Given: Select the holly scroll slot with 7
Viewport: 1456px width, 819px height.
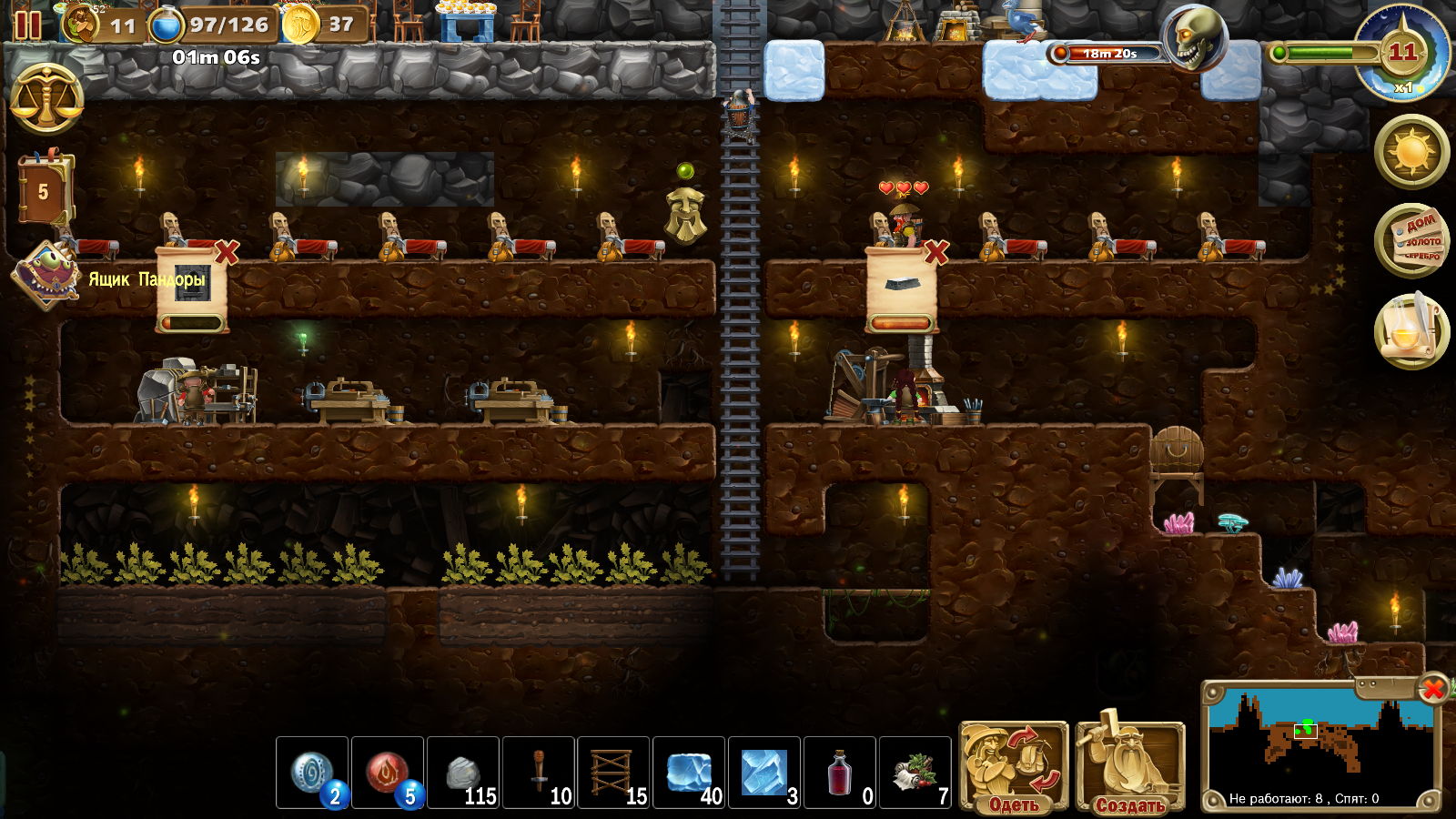Looking at the screenshot, I should (915, 773).
